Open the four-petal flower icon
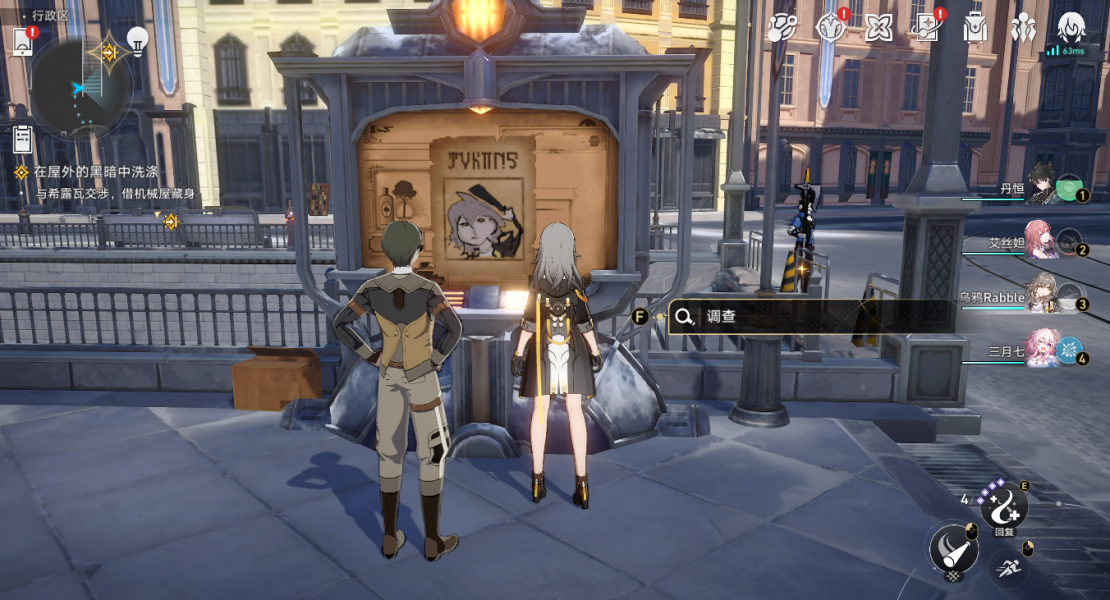1110x600 pixels. (879, 28)
